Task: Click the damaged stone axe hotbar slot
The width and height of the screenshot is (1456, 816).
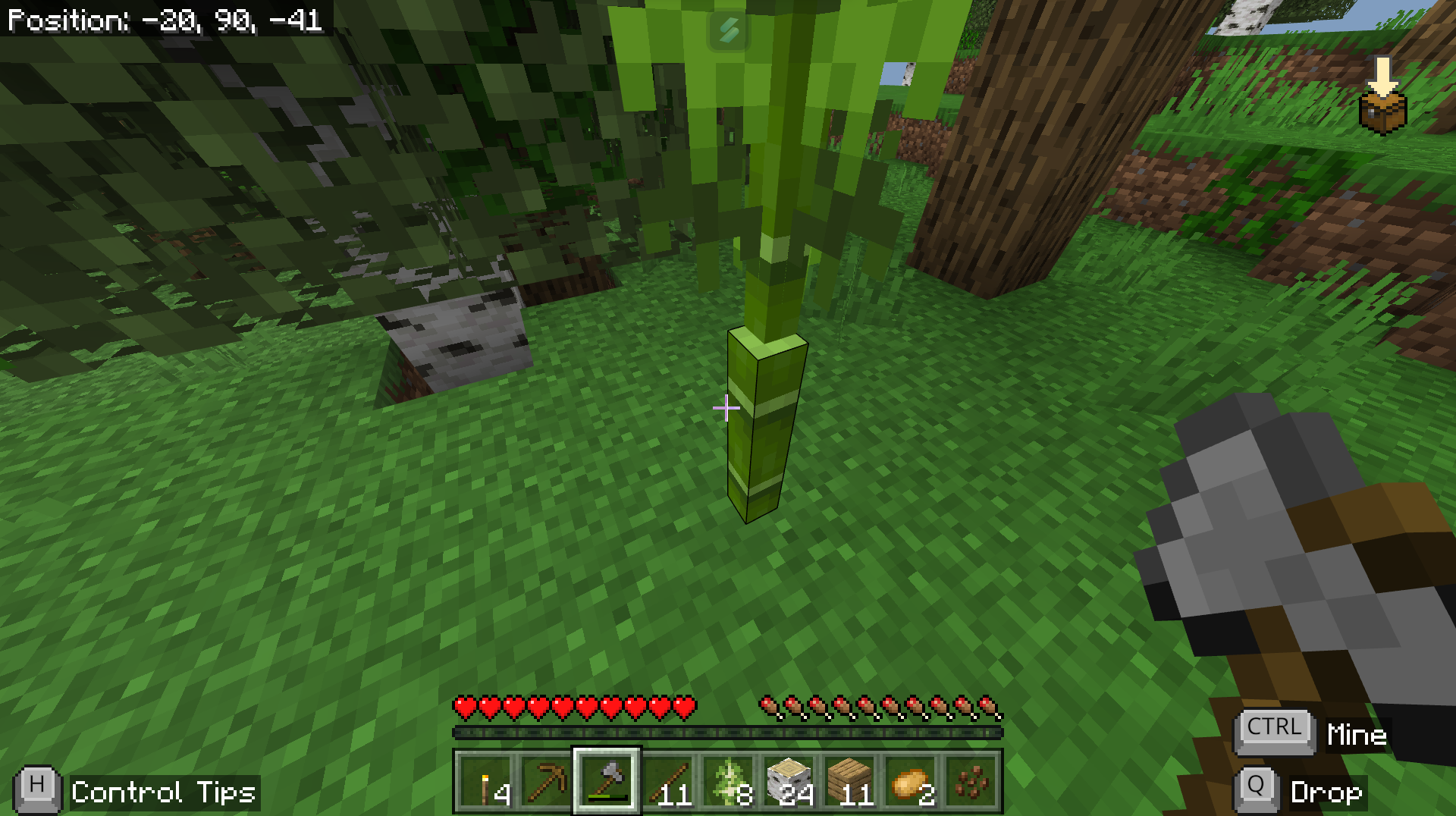Action: (x=607, y=781)
